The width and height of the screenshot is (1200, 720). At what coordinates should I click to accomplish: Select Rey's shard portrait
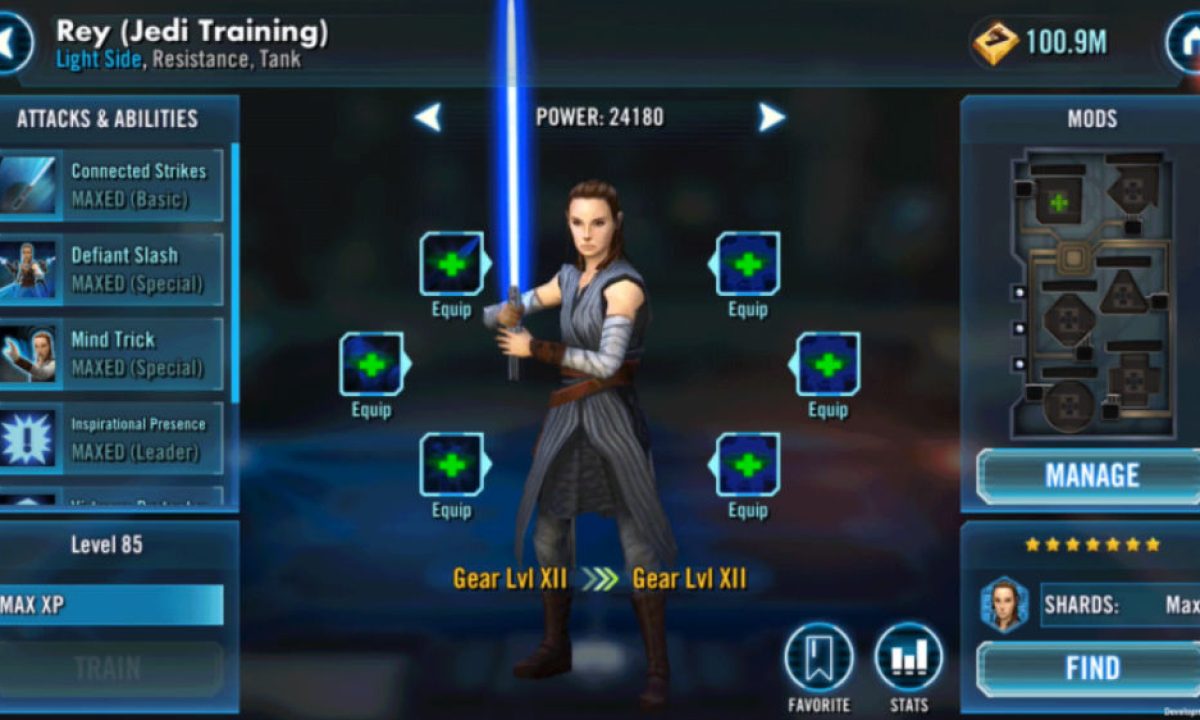[x=1003, y=604]
